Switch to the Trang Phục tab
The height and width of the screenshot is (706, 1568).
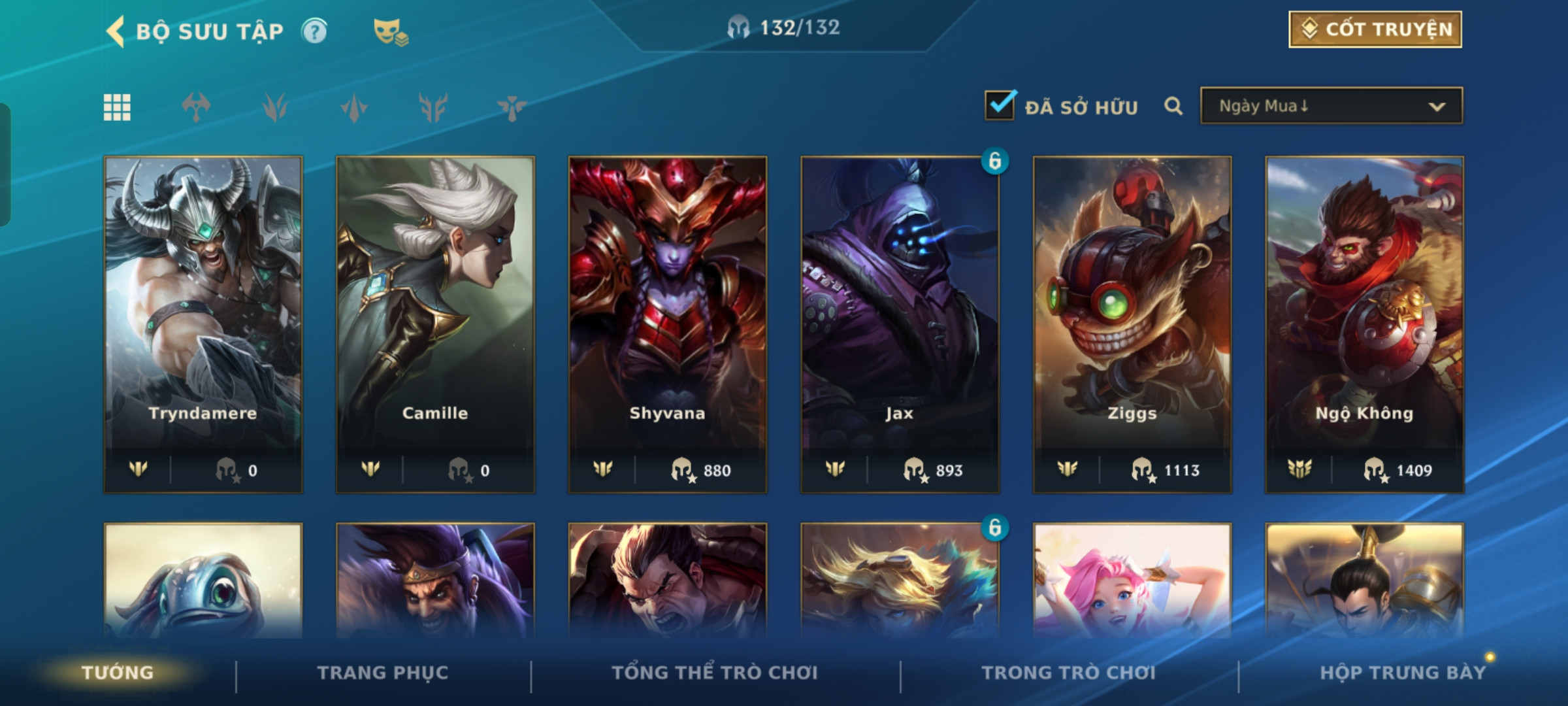(x=383, y=673)
